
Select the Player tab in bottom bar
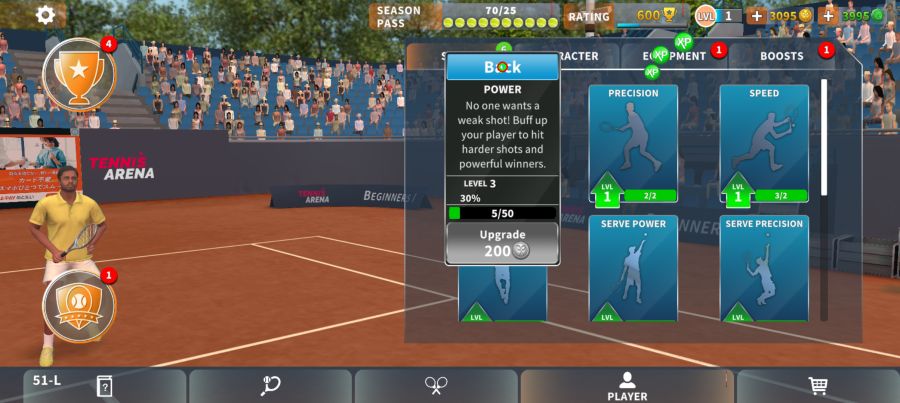point(627,386)
